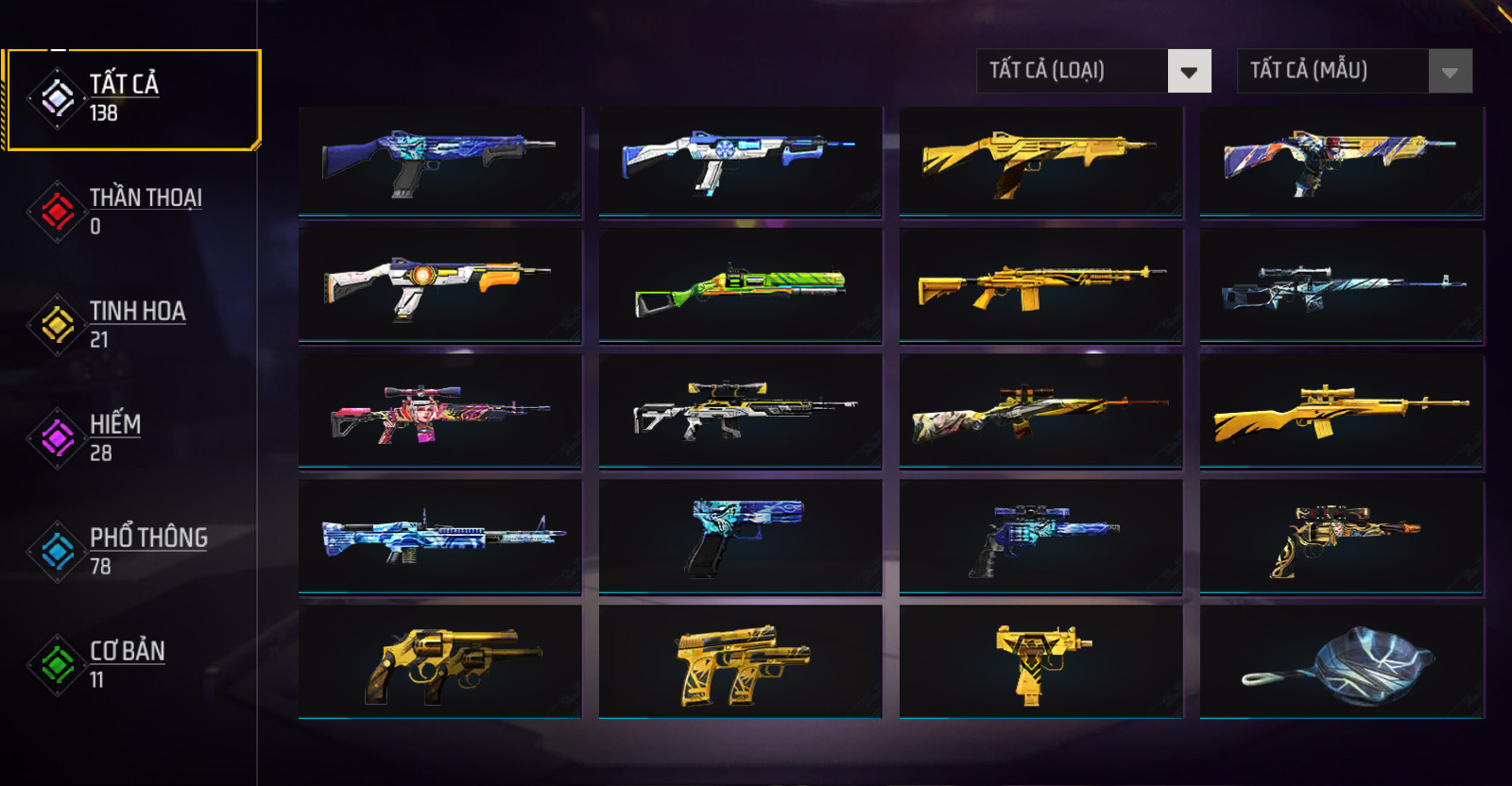Choose the golden Uzi submachine gun skin

point(1040,663)
